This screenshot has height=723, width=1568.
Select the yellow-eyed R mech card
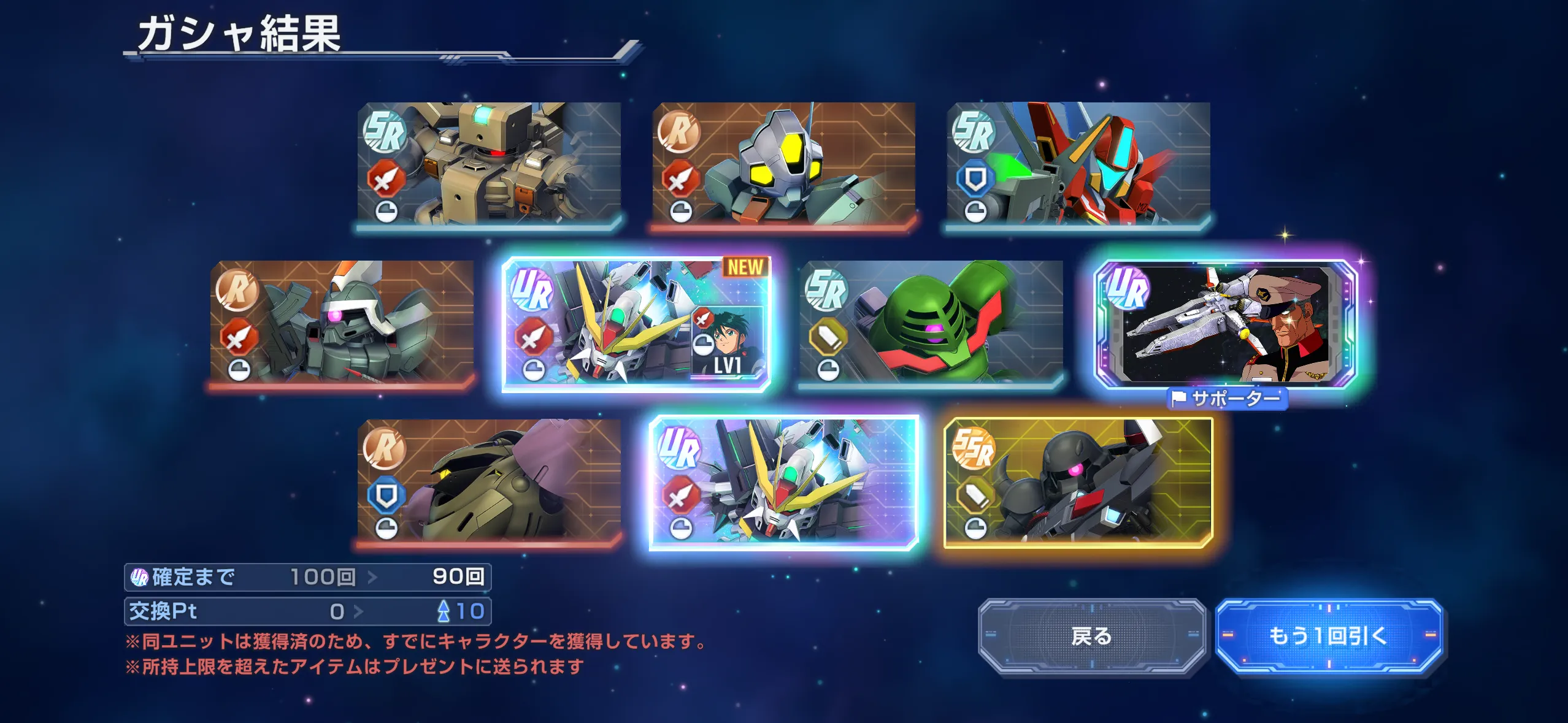coord(783,164)
